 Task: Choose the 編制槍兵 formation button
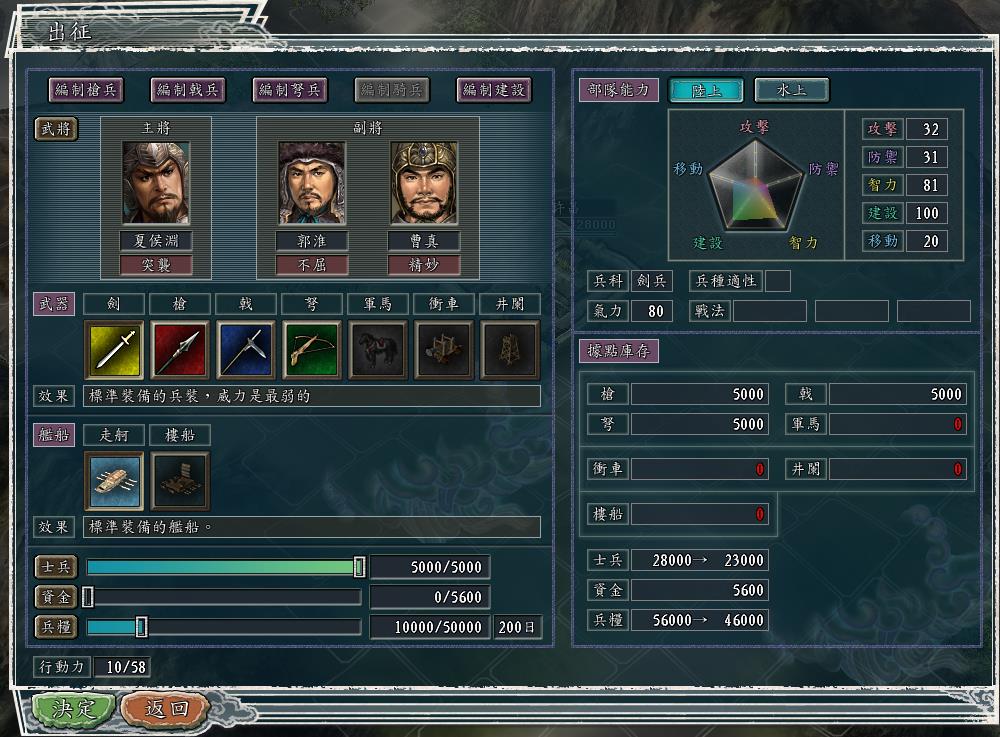point(86,90)
